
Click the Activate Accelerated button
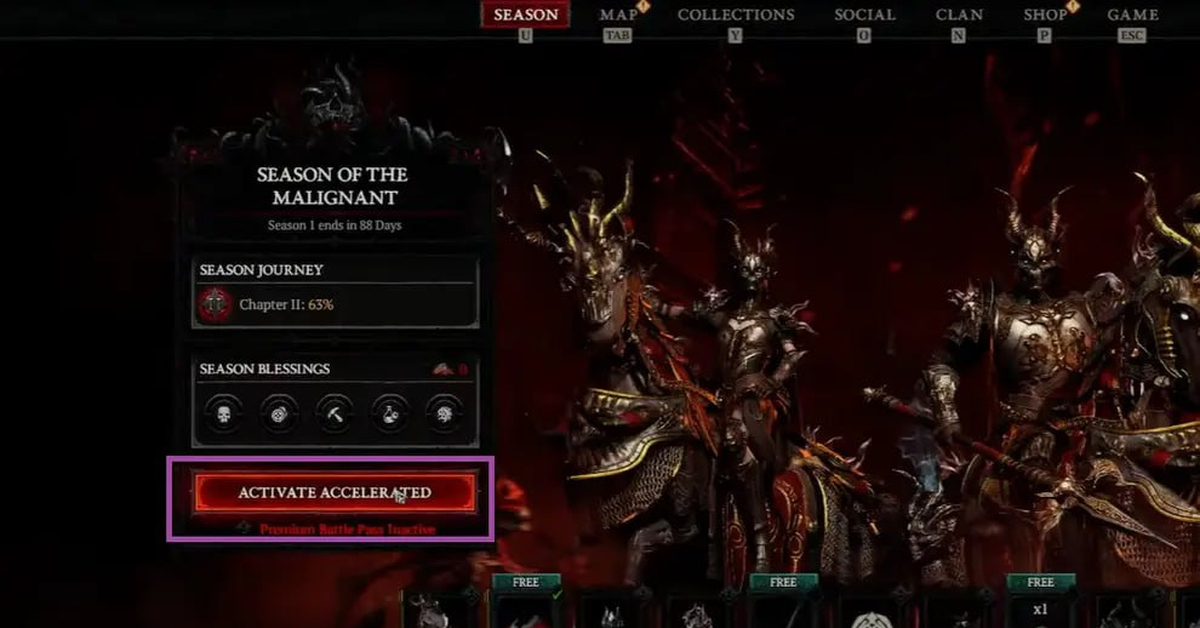click(x=334, y=493)
